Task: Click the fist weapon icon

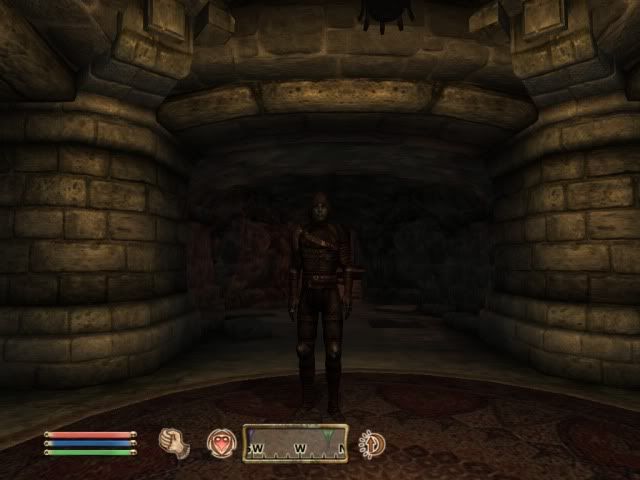Action: point(175,442)
